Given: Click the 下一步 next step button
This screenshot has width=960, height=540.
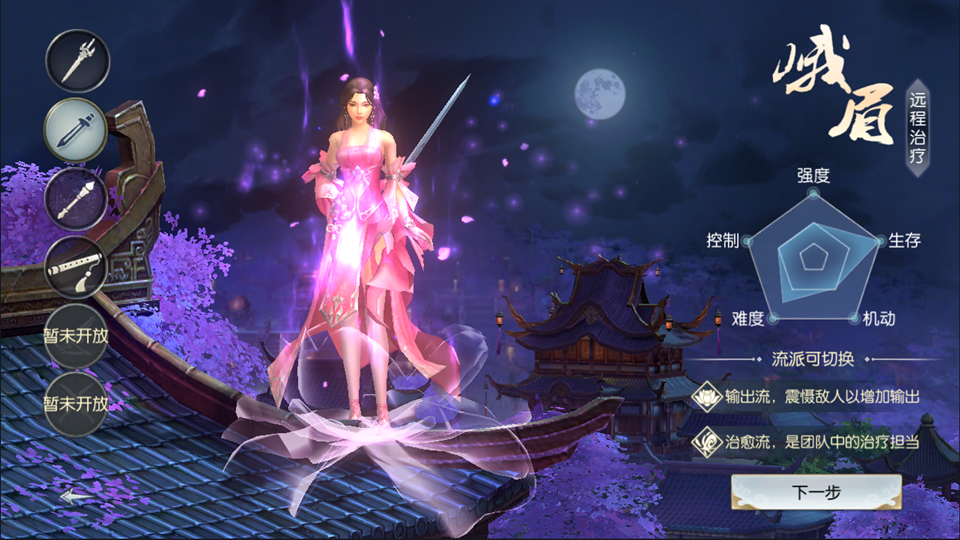Looking at the screenshot, I should pyautogui.click(x=816, y=492).
